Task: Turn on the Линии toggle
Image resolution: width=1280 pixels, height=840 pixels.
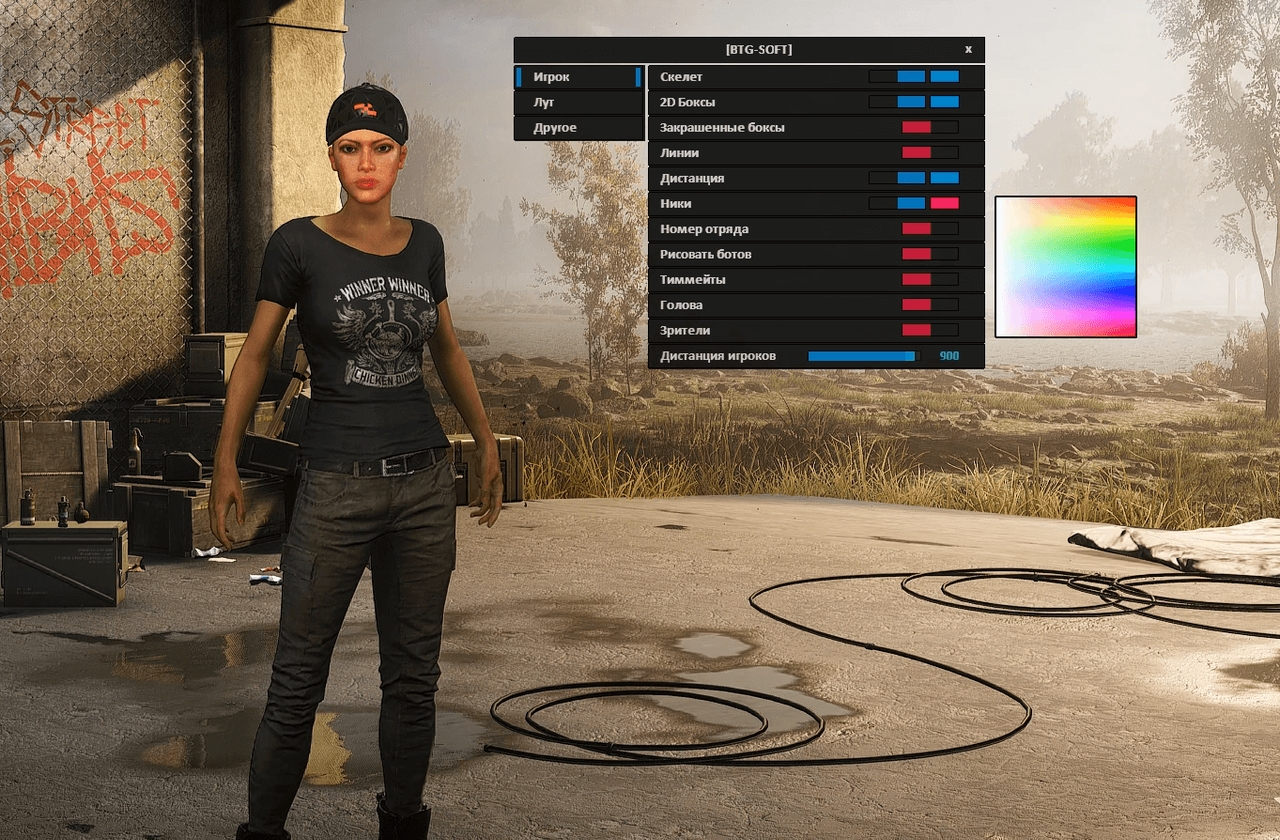Action: [915, 152]
